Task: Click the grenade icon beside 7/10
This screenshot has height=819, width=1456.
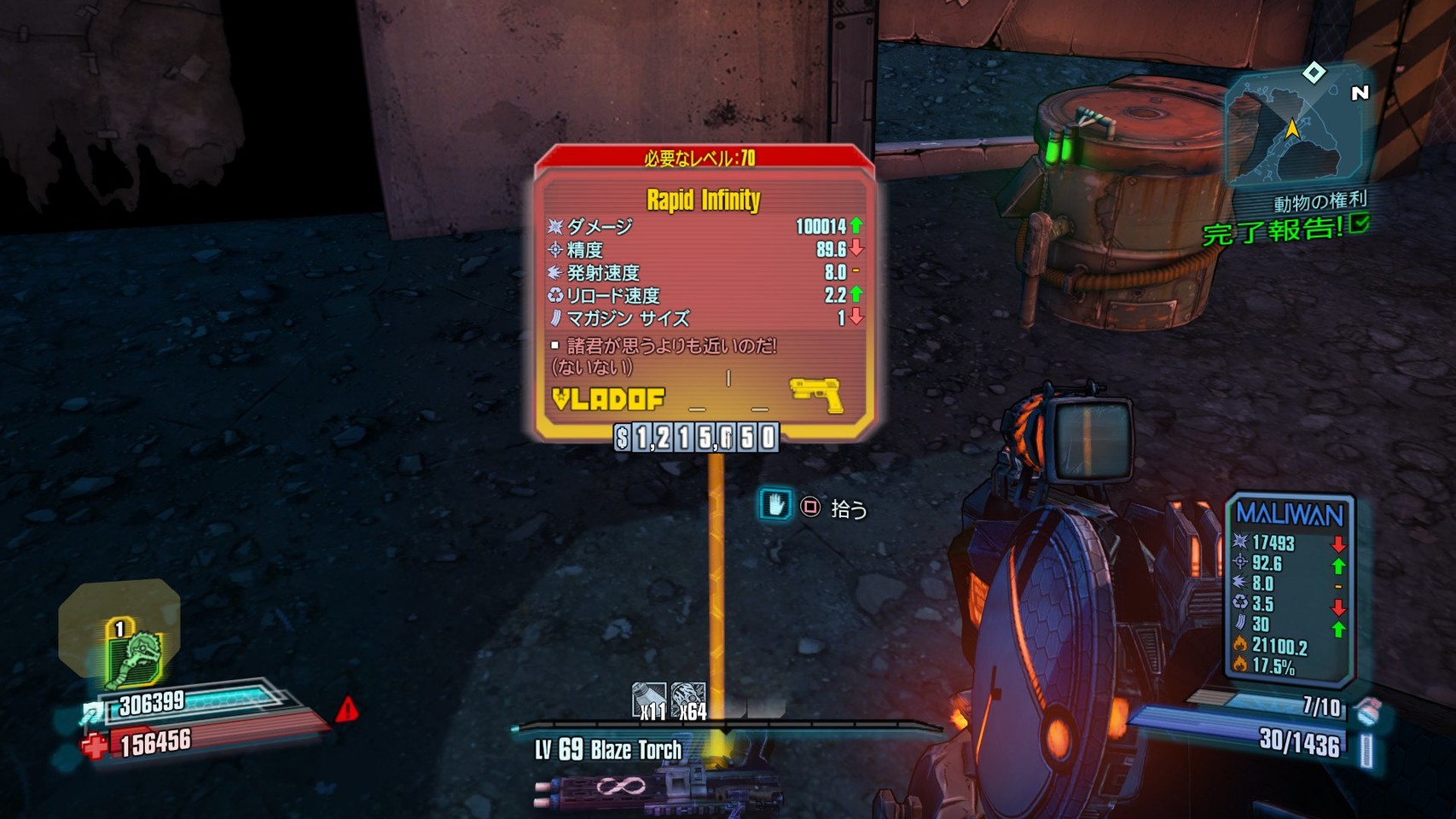Action: (1366, 710)
